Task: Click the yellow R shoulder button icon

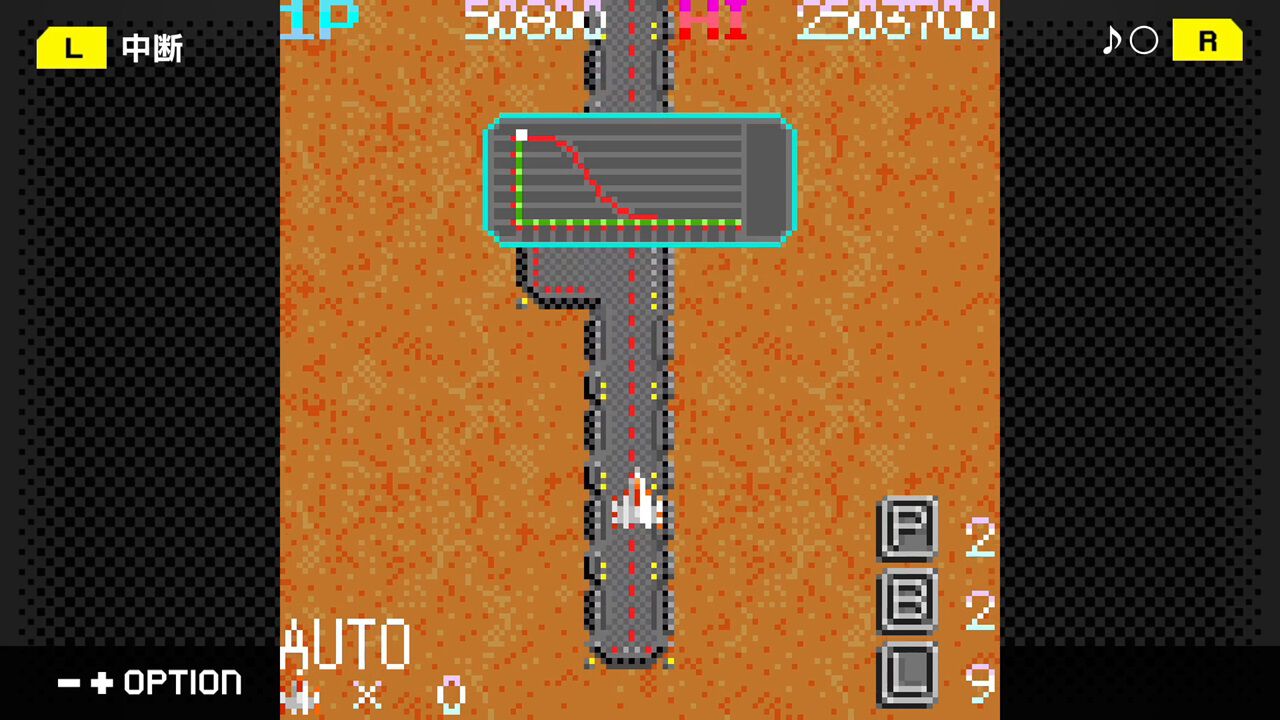Action: pyautogui.click(x=1207, y=42)
